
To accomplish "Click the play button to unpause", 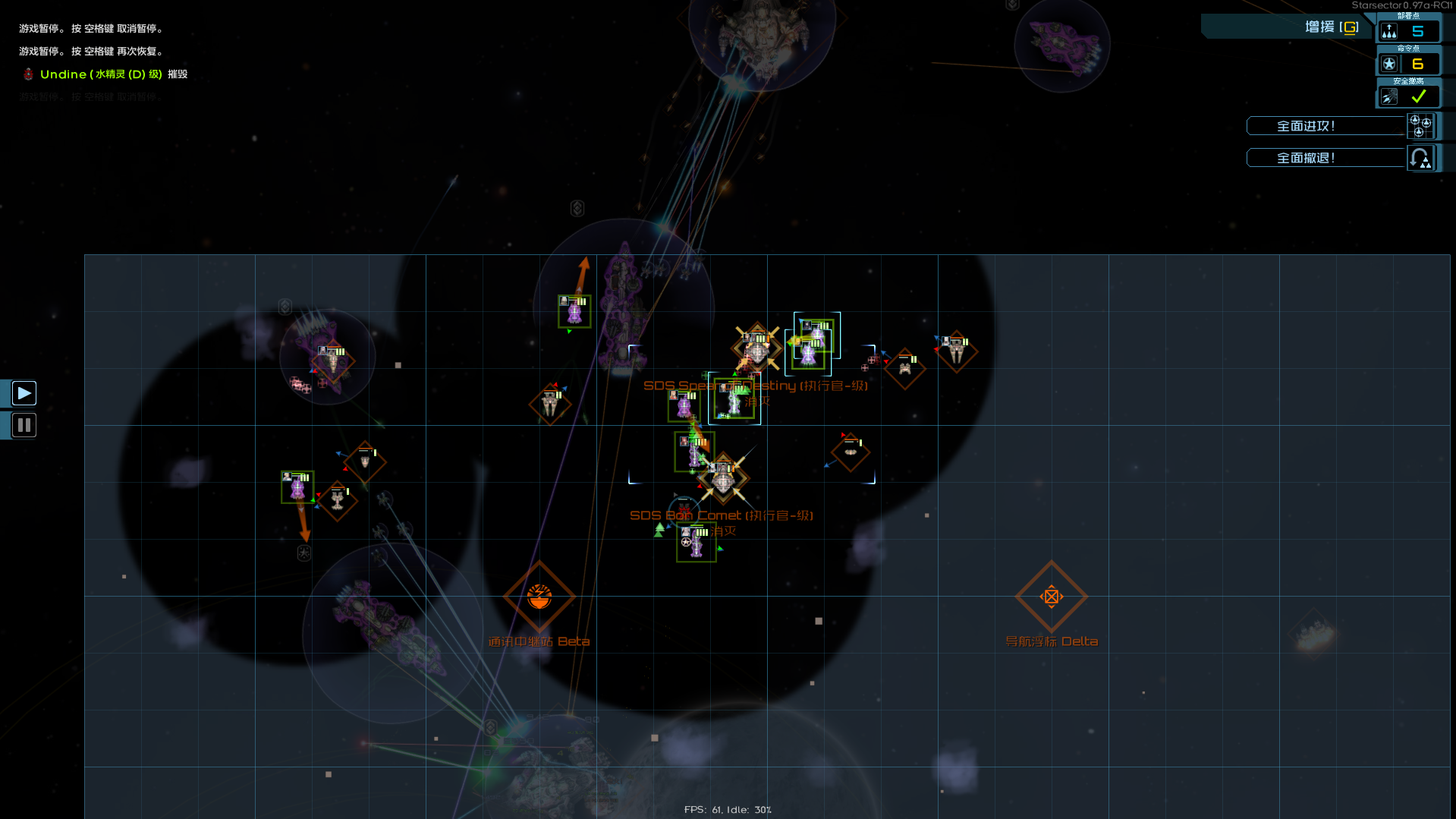I will (24, 392).
